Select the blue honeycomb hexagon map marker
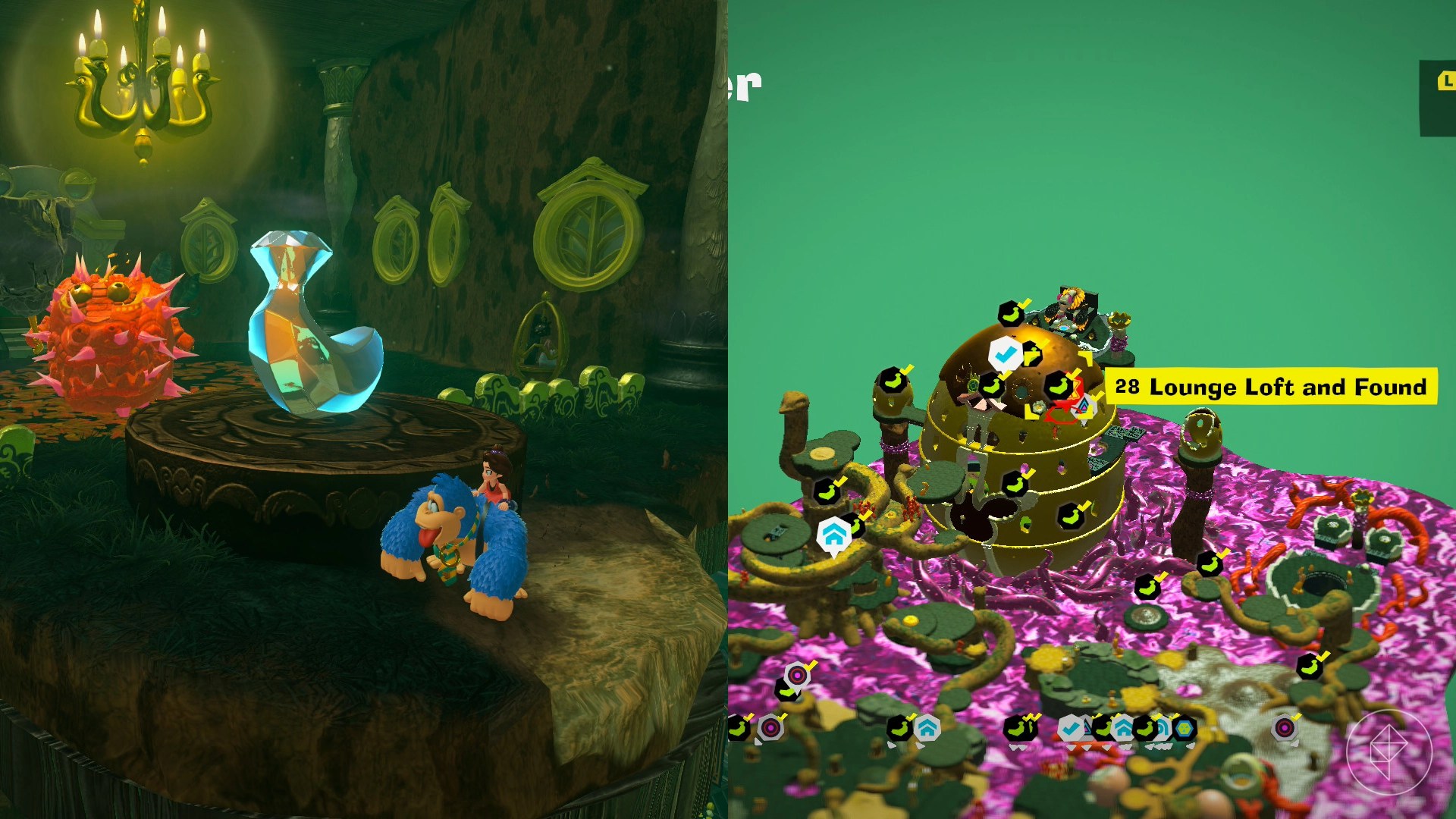The height and width of the screenshot is (819, 1456). coord(1184,730)
